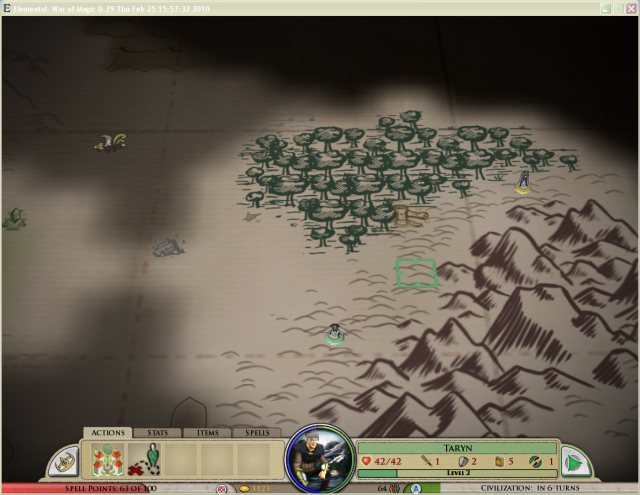Use the green figure with red X action
This screenshot has height=495, width=640.
pyautogui.click(x=144, y=460)
